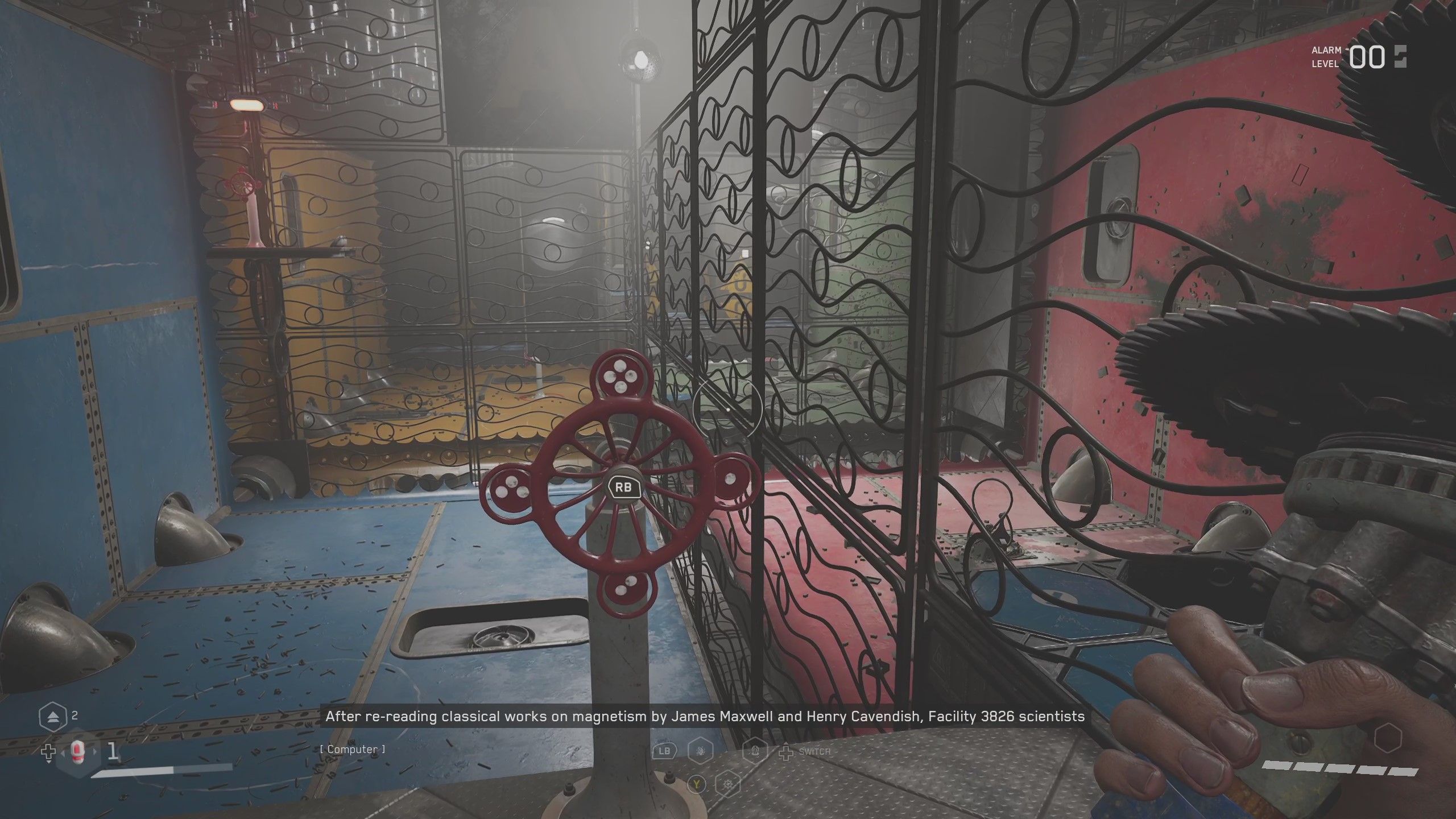Screen dimensions: 1456x819
Task: Click the left arrow beside the medkit icon
Action: click(63, 752)
